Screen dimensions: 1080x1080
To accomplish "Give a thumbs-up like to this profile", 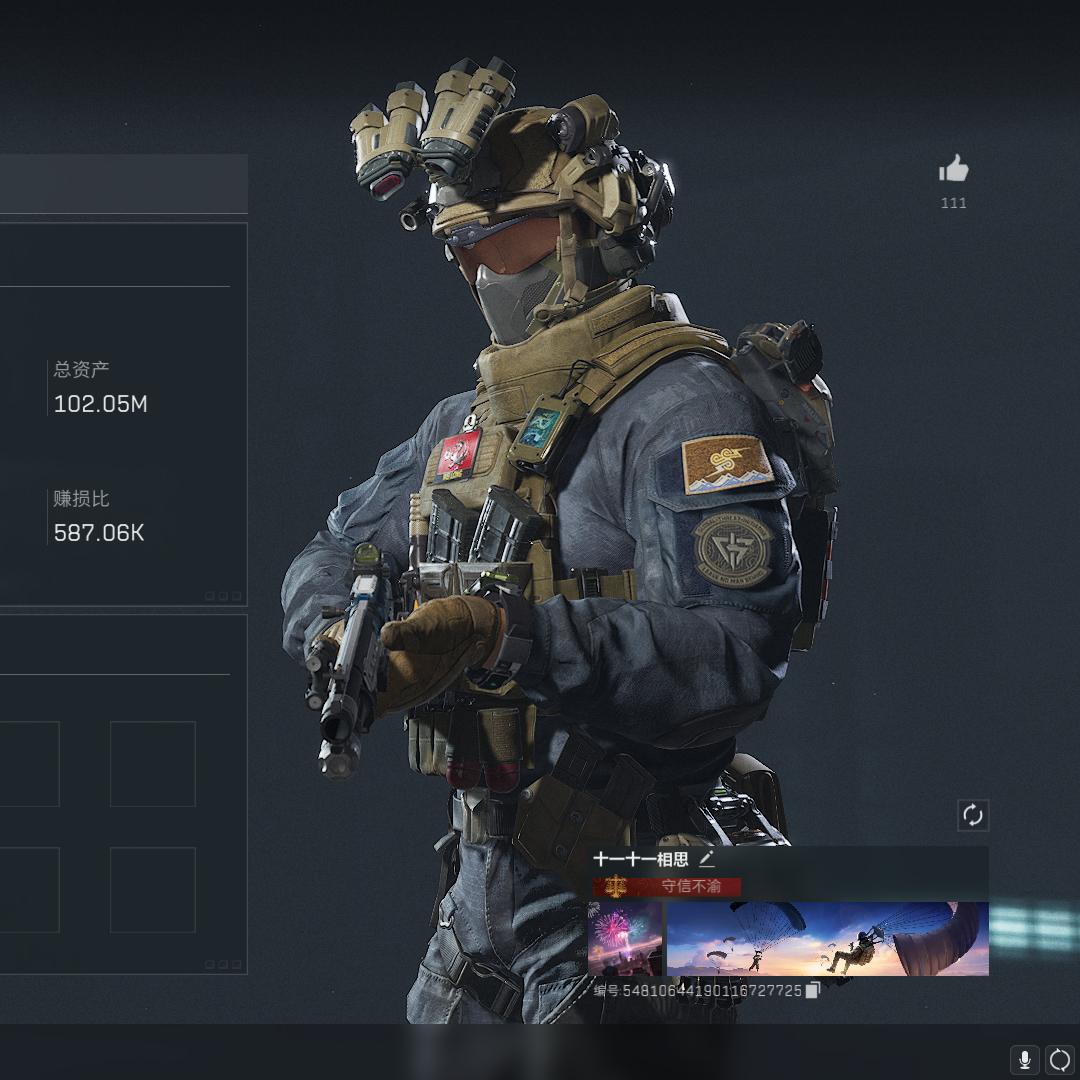I will coord(954,170).
